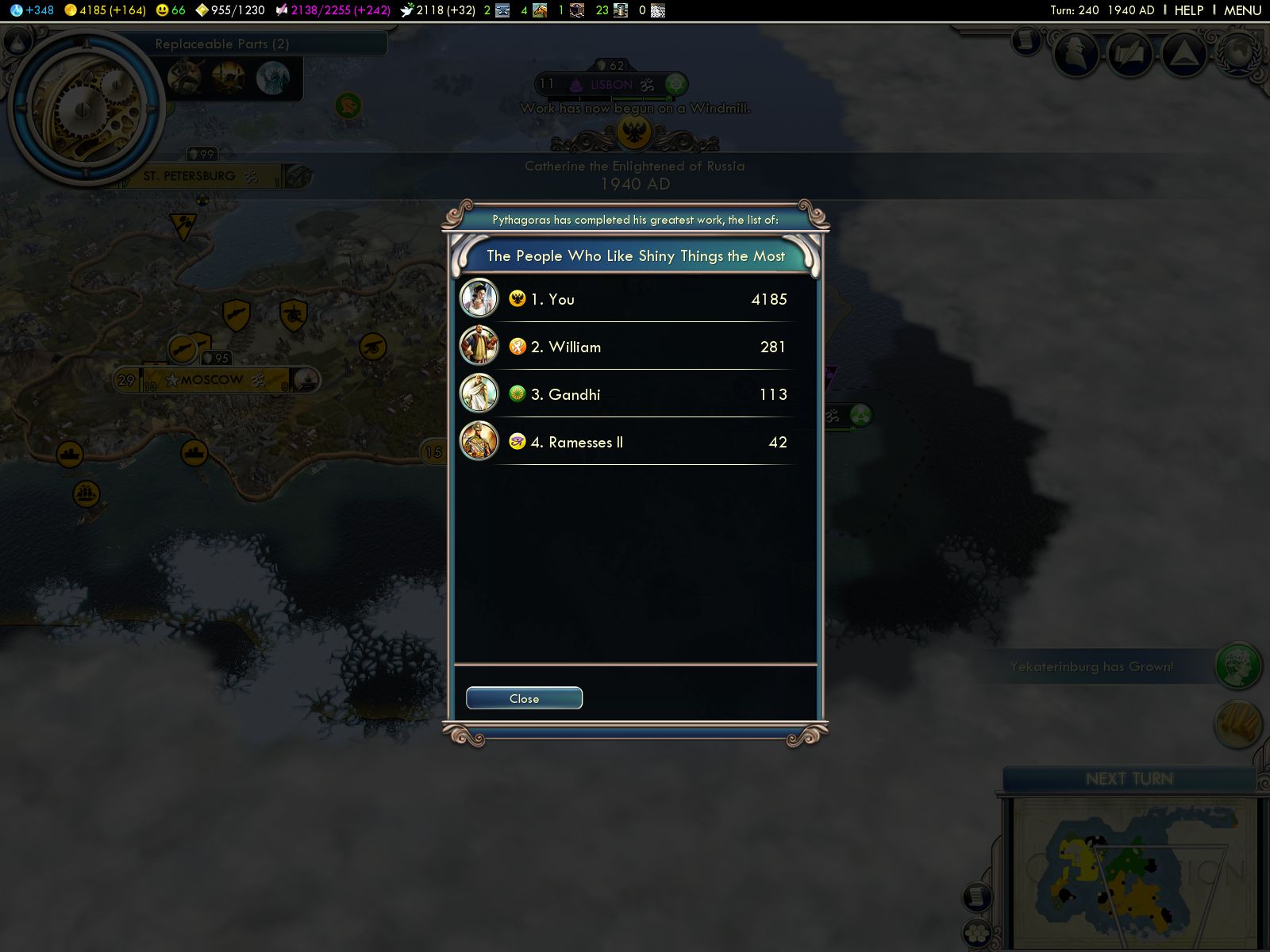
Task: Close the Pythagoras ranking popup
Action: [524, 698]
